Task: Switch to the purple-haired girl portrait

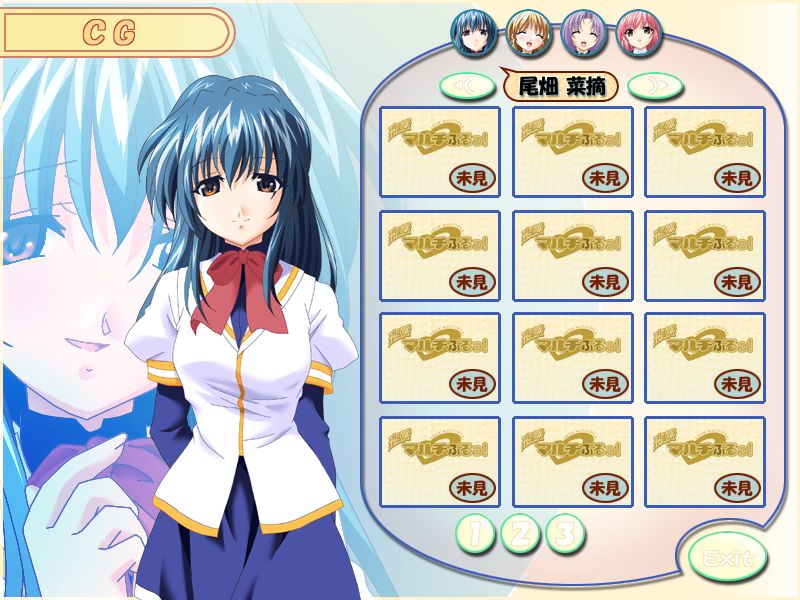Action: coord(582,32)
